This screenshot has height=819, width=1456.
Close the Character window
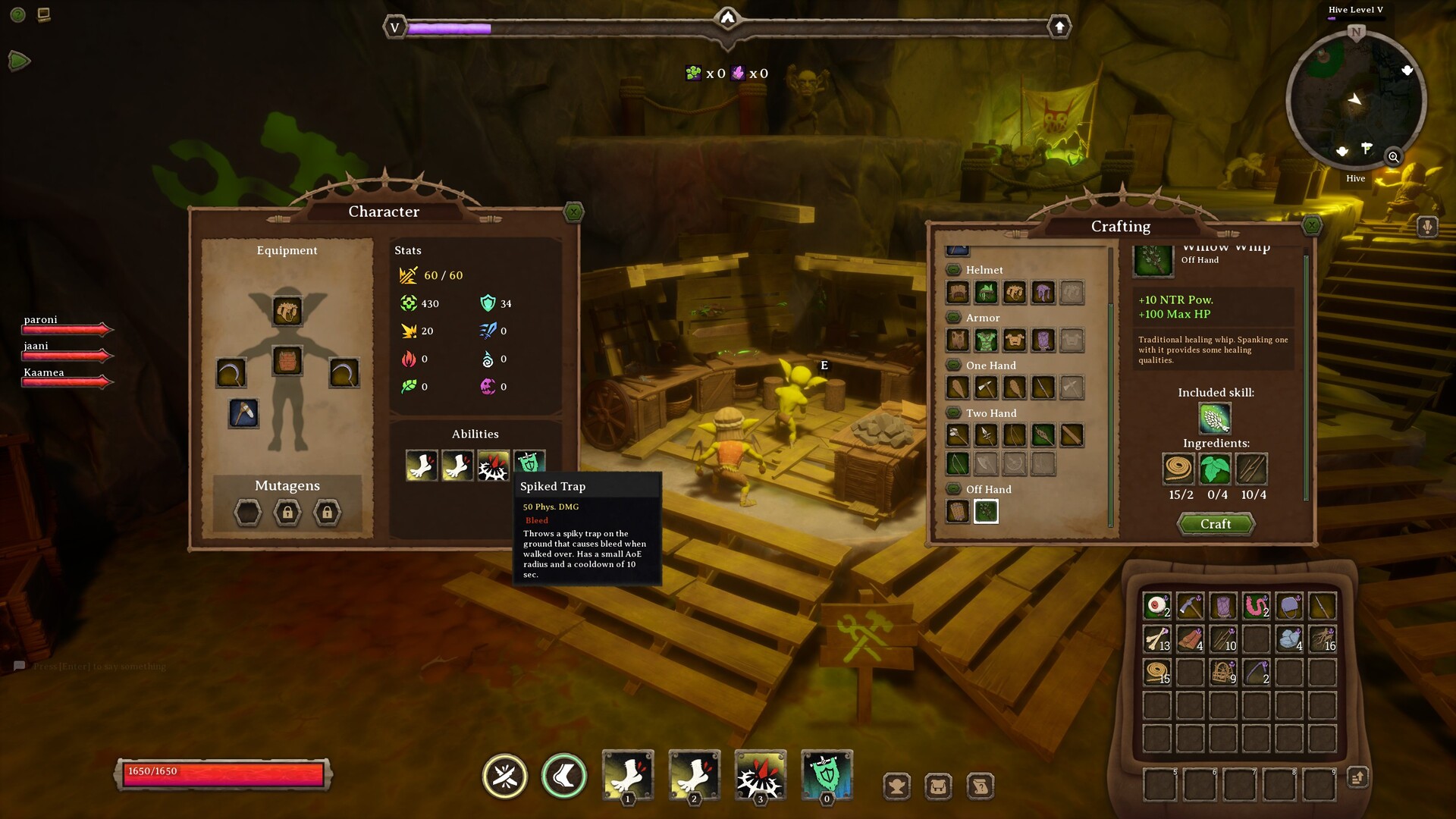click(574, 212)
